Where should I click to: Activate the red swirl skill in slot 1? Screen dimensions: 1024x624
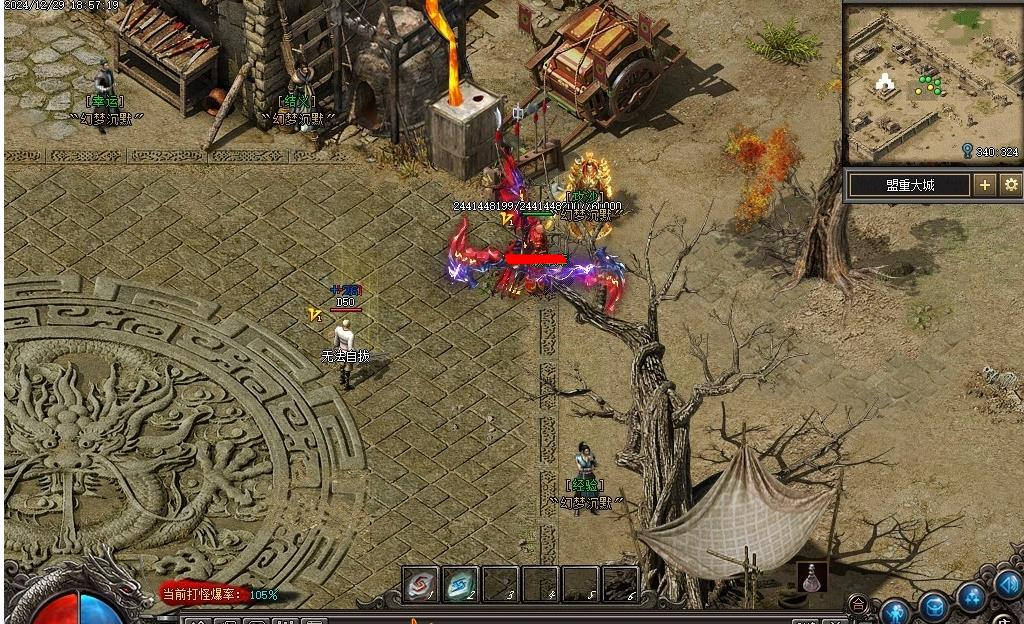tap(421, 584)
